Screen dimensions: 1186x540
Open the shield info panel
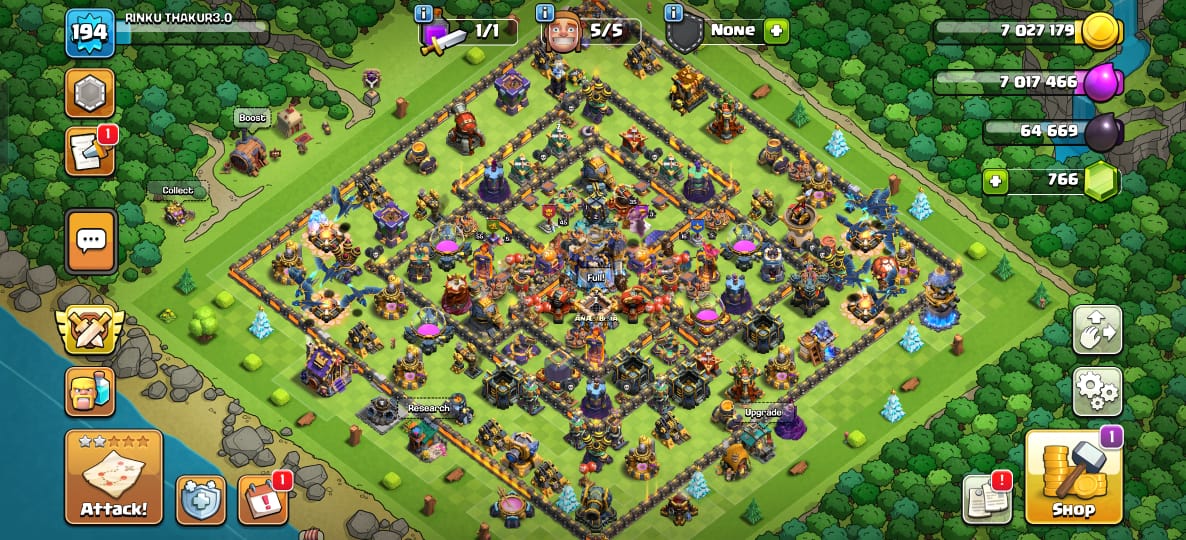[x=673, y=13]
